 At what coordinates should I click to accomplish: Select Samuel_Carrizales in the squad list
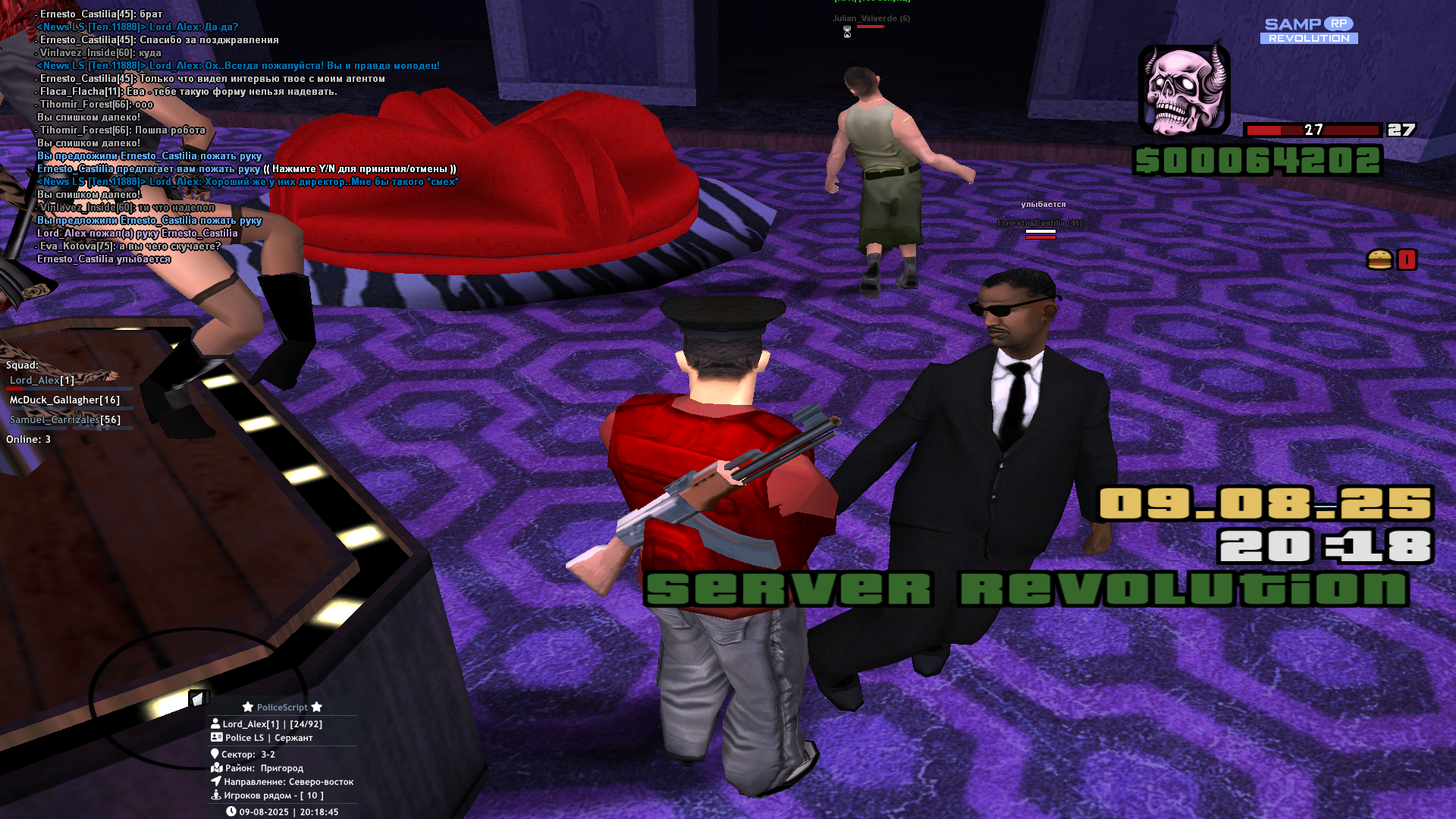64,419
